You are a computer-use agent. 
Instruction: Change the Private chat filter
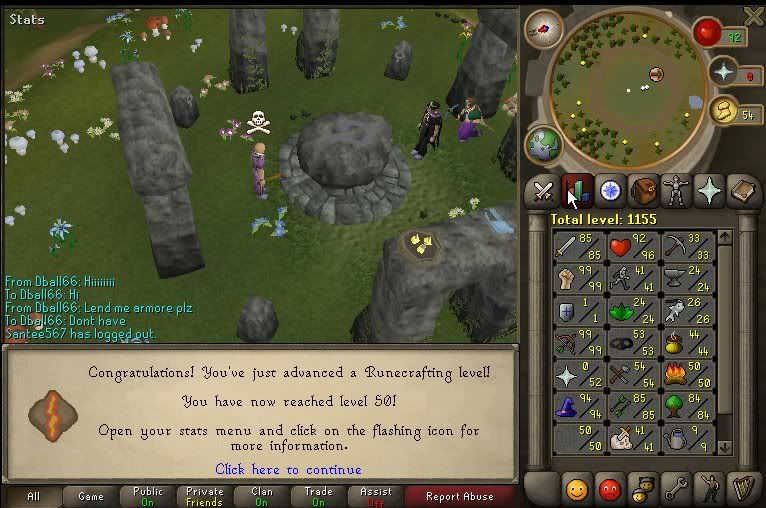click(x=204, y=496)
